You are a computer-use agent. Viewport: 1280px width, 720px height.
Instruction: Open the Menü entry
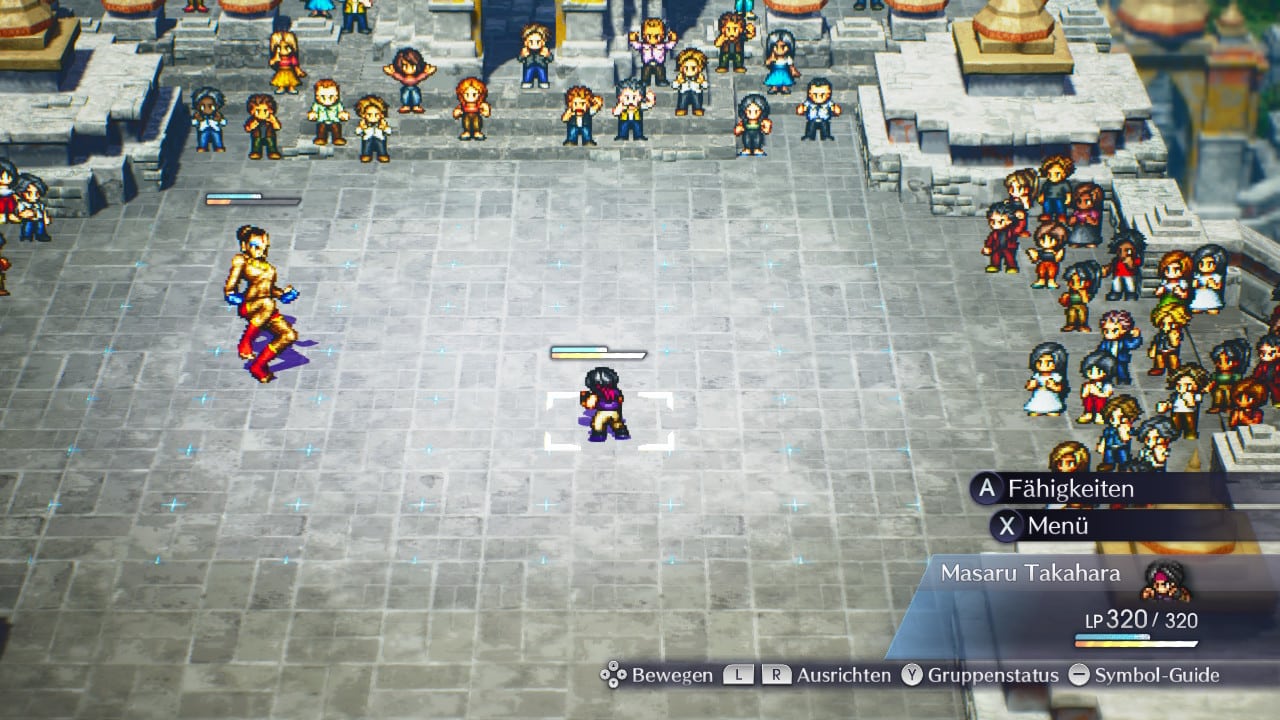coord(1057,525)
